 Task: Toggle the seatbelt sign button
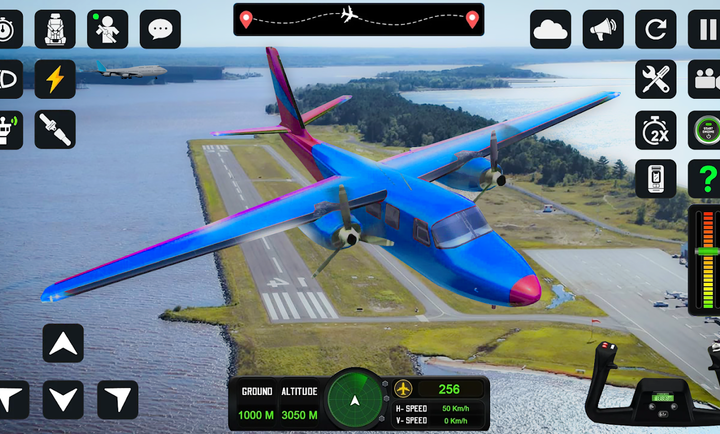point(107,29)
